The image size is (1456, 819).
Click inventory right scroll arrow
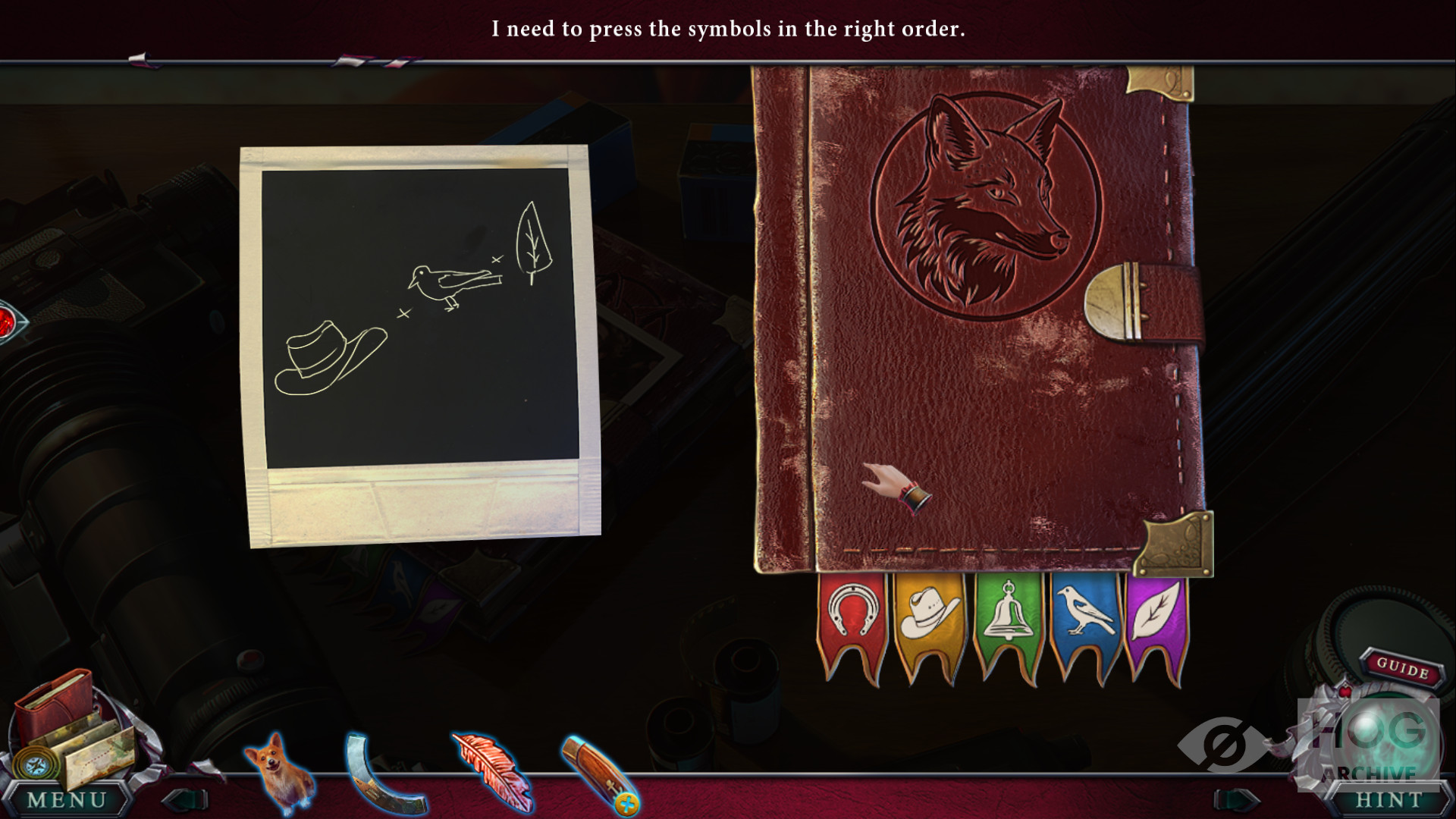[x=1239, y=799]
